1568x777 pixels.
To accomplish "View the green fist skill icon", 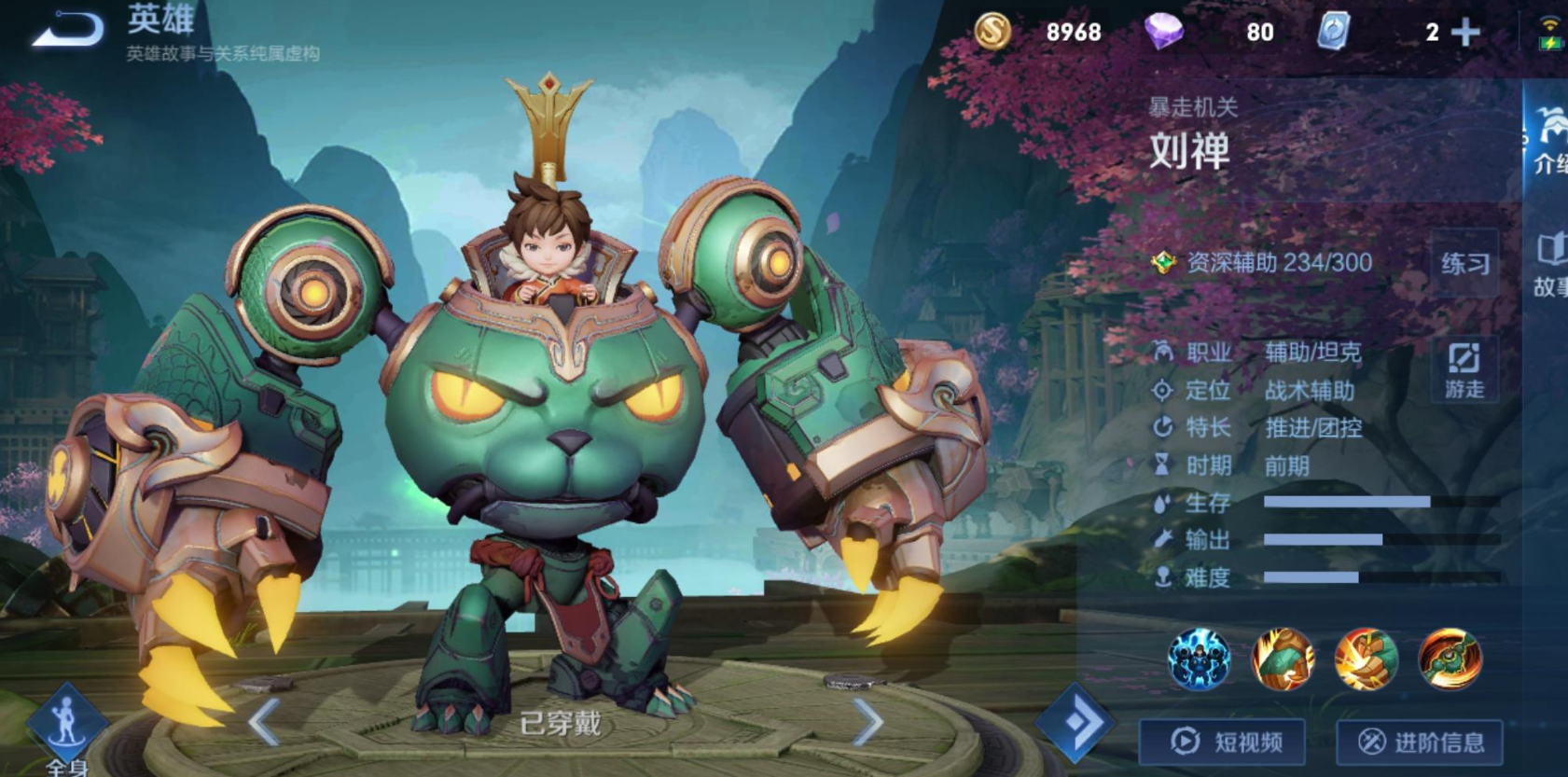I will click(1284, 659).
